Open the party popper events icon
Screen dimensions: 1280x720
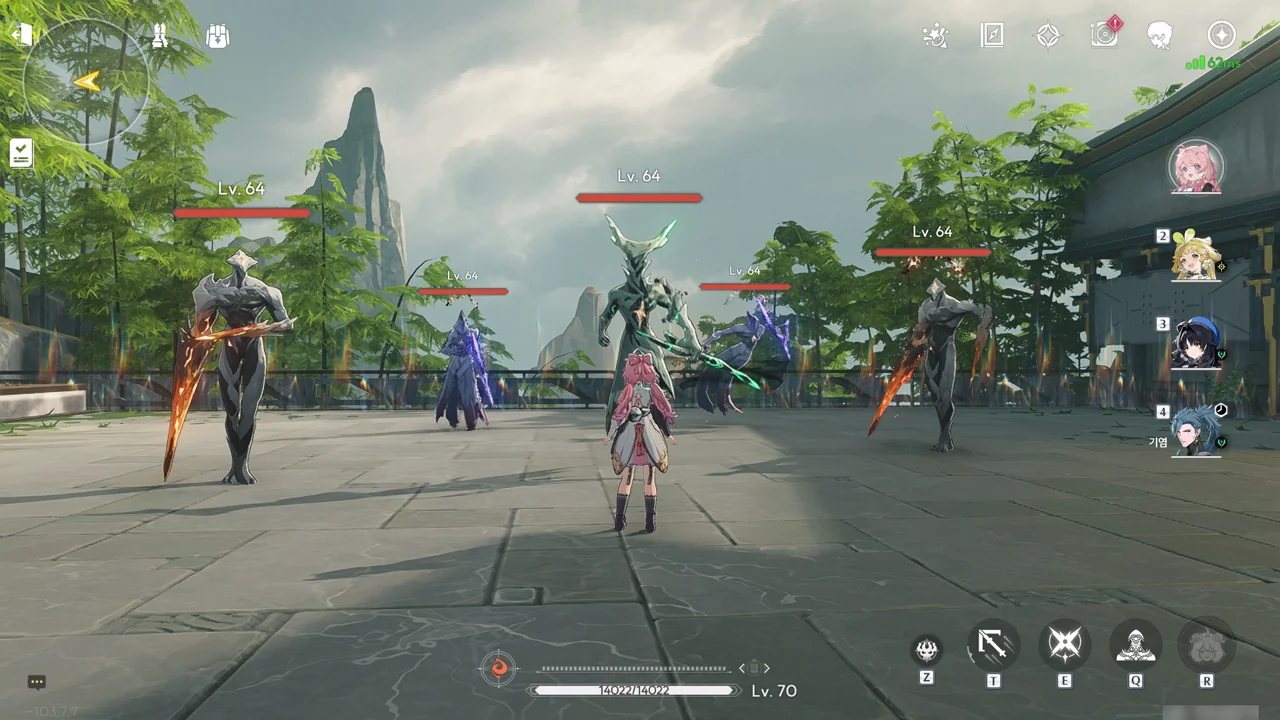point(935,36)
